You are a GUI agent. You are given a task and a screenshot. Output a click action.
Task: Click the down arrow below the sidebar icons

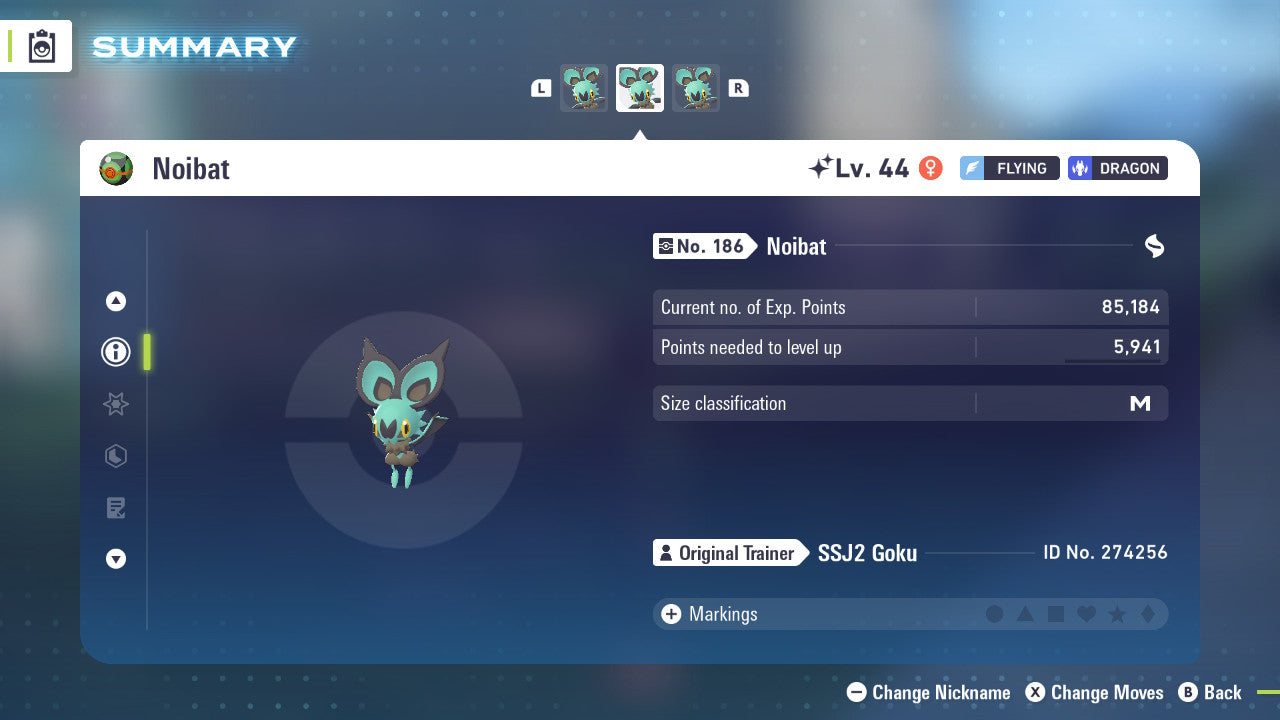[x=115, y=559]
